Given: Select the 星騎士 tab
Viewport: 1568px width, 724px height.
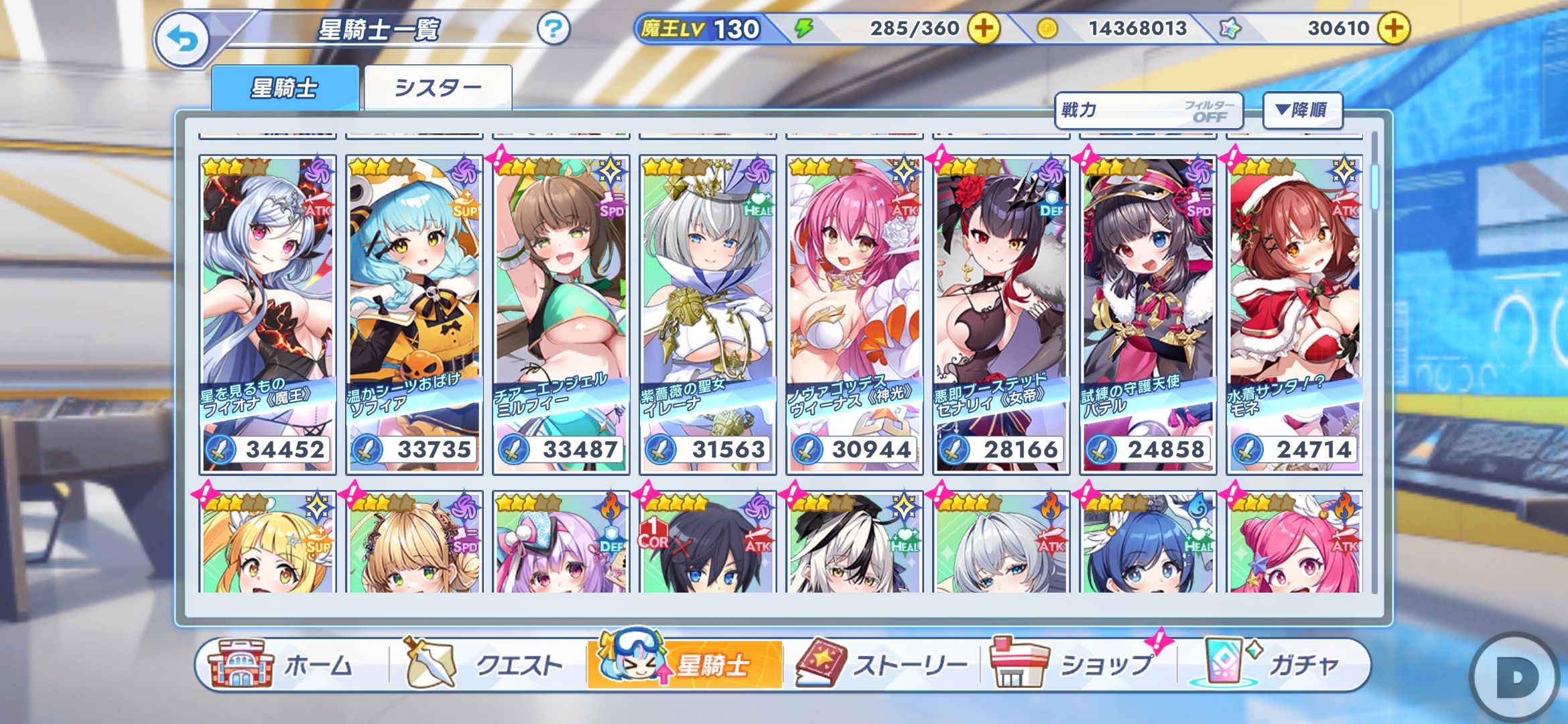Looking at the screenshot, I should coord(285,88).
